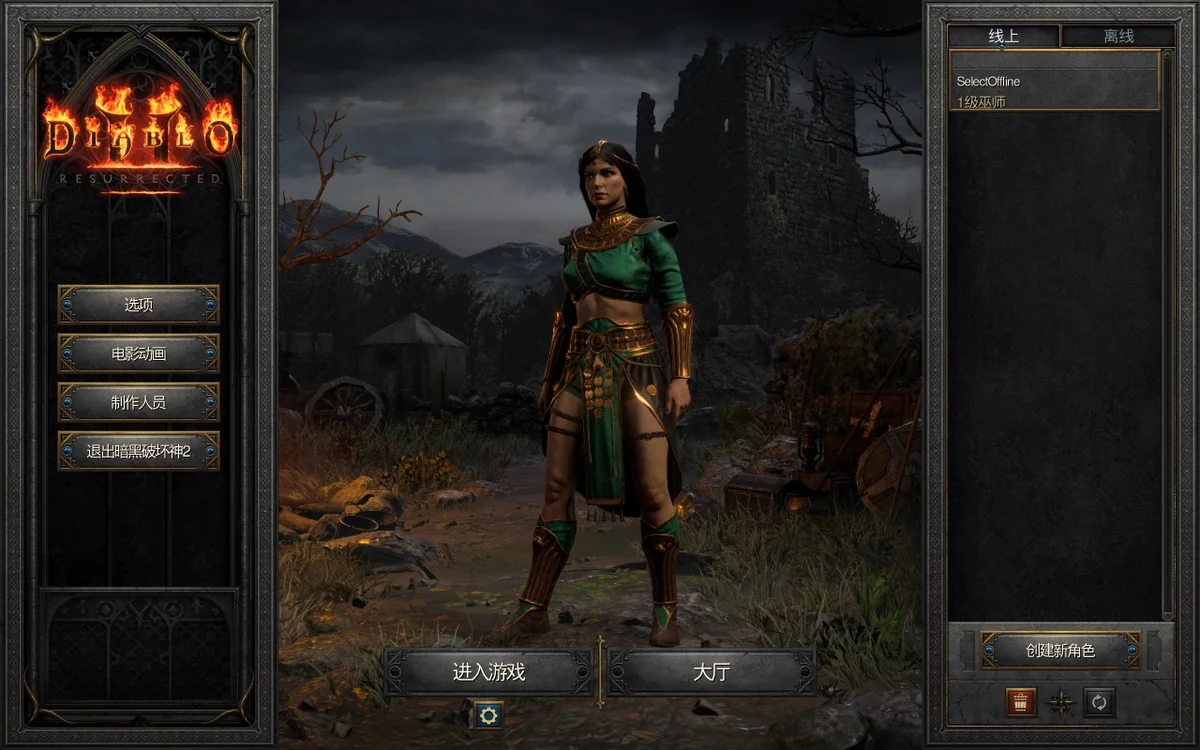View the 制作人员 (Credits) screen
1200x750 pixels.
click(138, 402)
